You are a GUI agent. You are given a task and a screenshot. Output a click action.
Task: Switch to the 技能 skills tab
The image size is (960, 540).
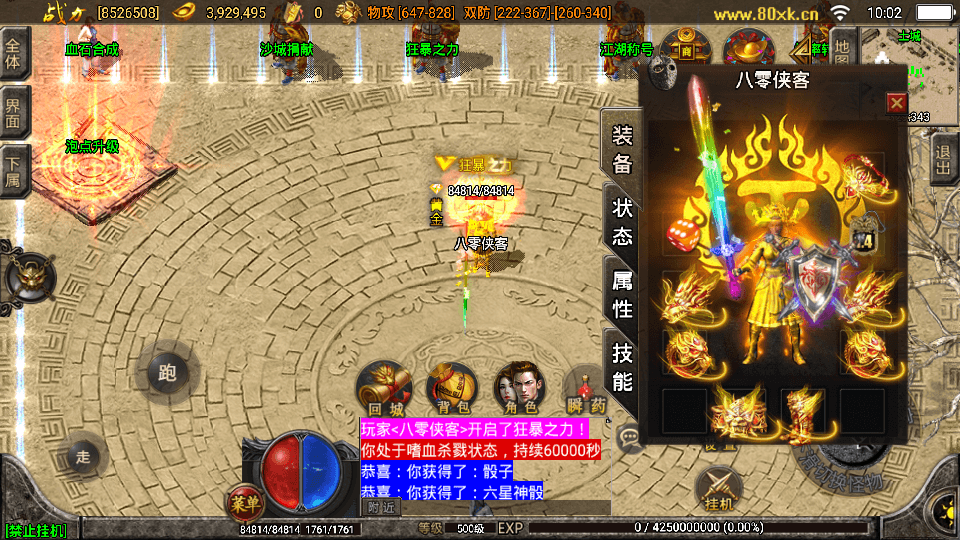pos(622,367)
